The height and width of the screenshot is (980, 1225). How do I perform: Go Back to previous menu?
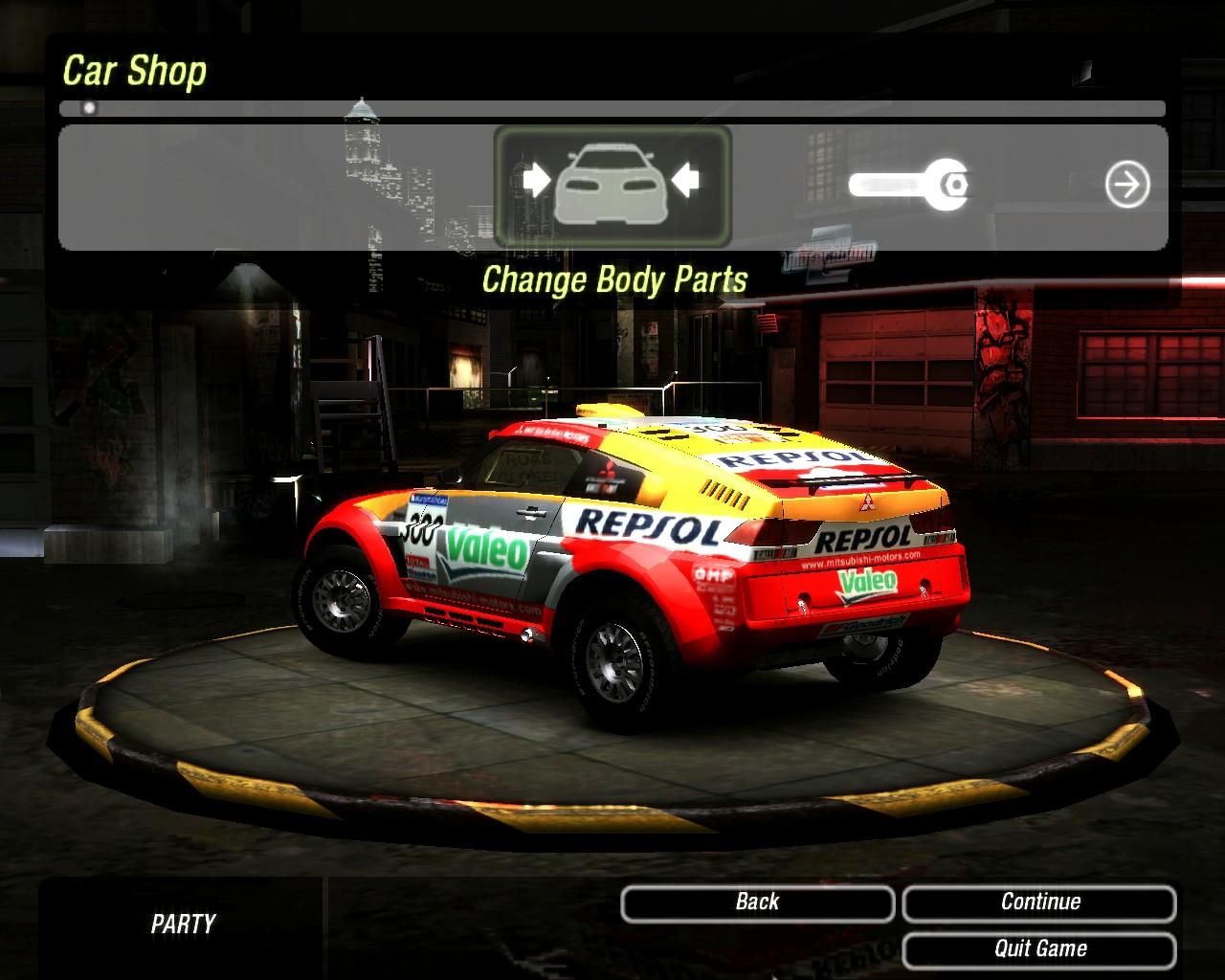tap(757, 902)
